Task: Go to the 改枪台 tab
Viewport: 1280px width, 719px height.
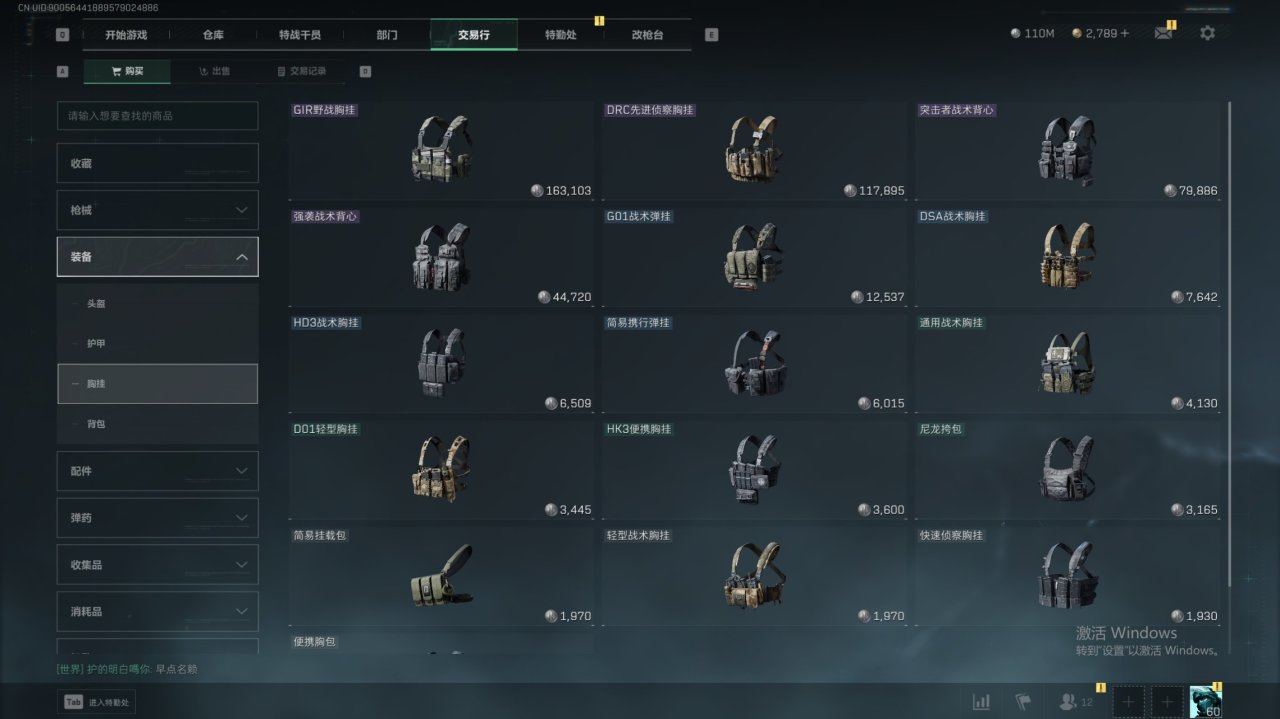Action: tap(647, 35)
